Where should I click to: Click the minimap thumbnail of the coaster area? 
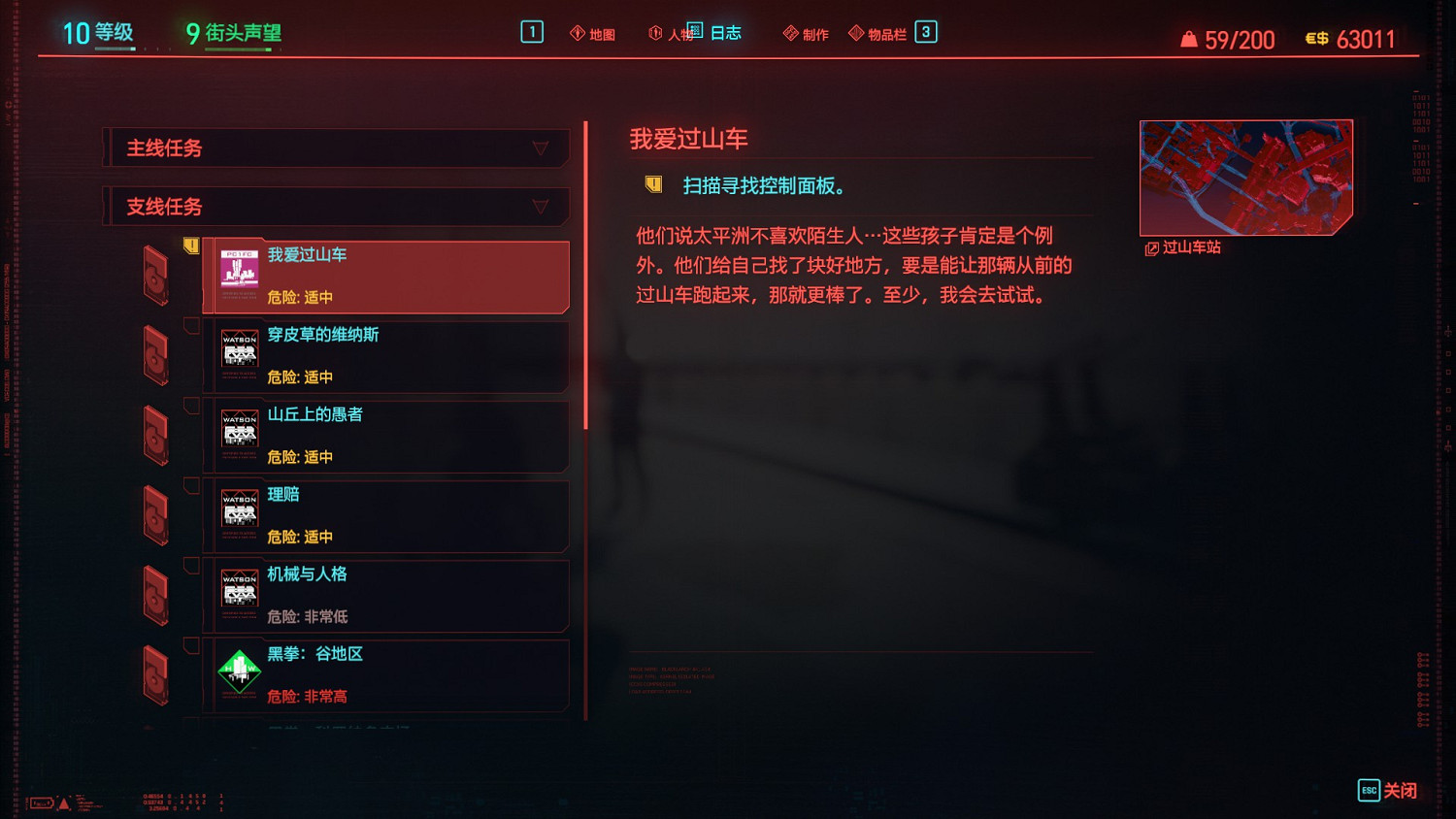(x=1245, y=177)
